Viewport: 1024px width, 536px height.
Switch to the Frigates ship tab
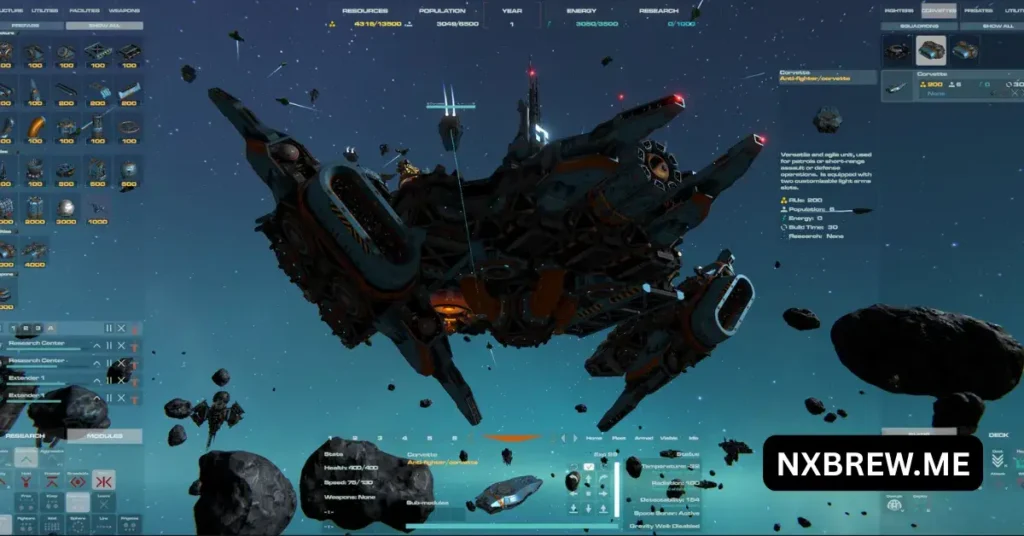click(977, 10)
